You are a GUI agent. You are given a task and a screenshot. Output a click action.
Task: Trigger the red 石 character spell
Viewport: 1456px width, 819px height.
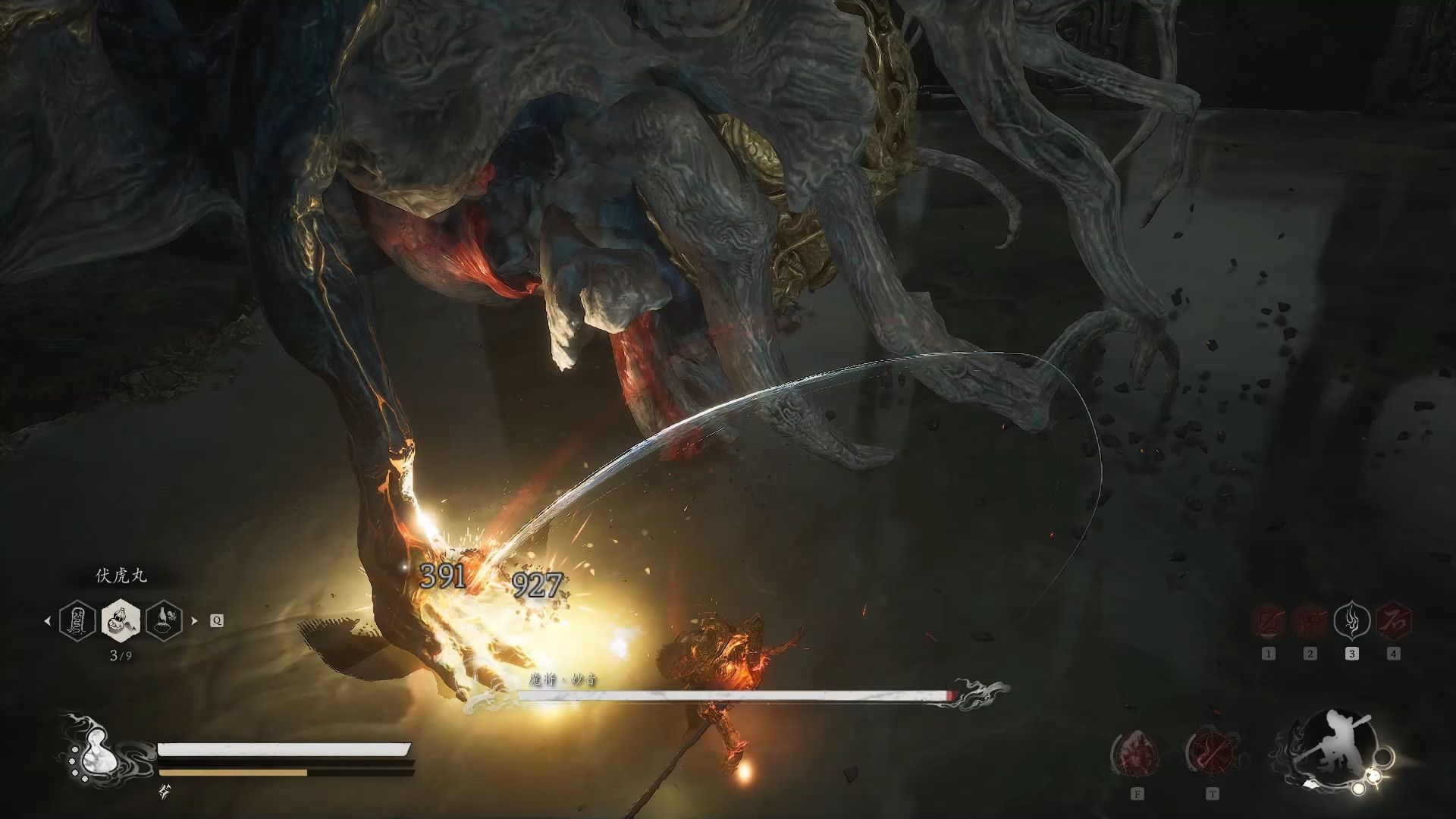pos(1393,622)
